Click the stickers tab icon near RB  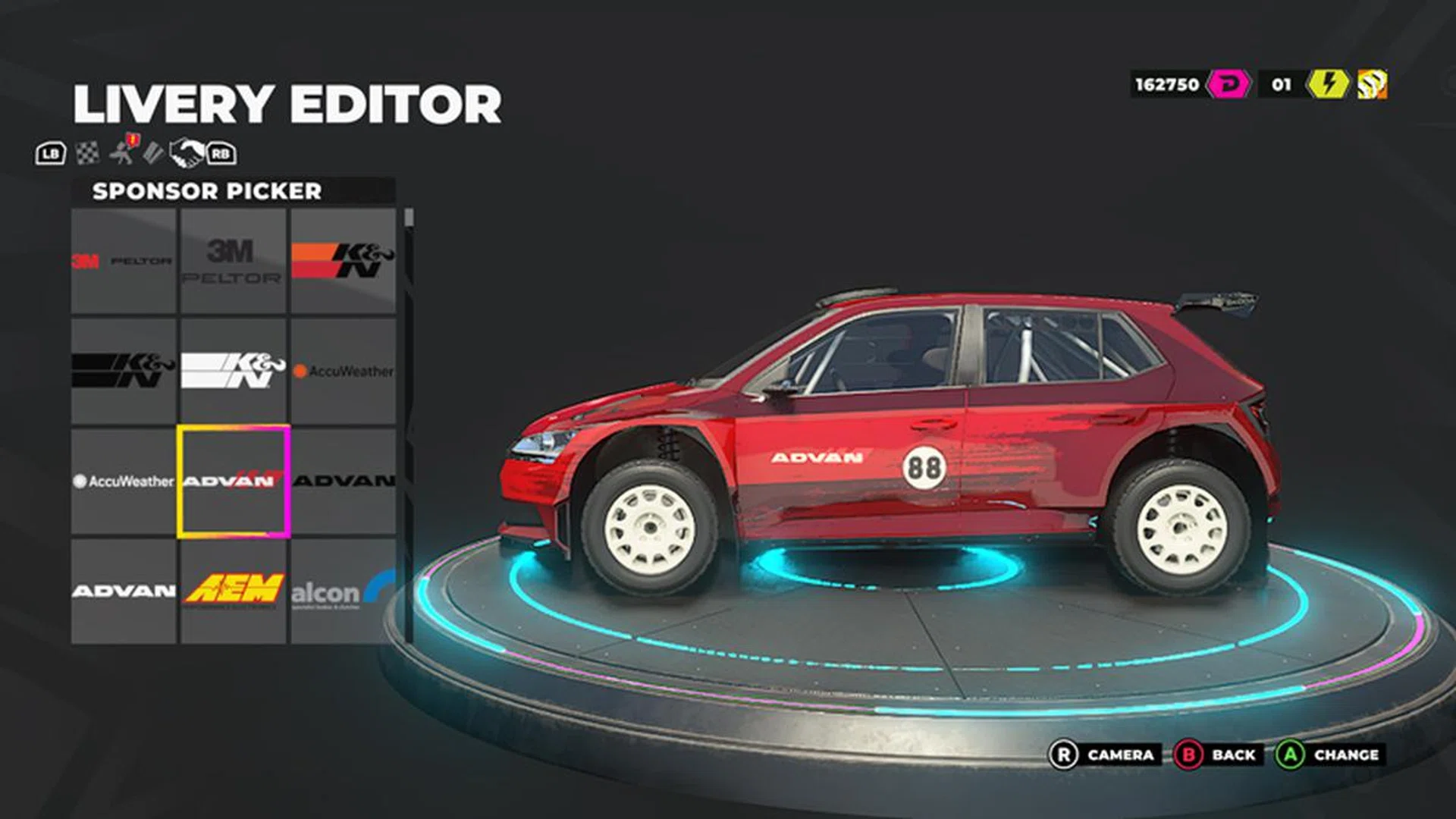155,153
